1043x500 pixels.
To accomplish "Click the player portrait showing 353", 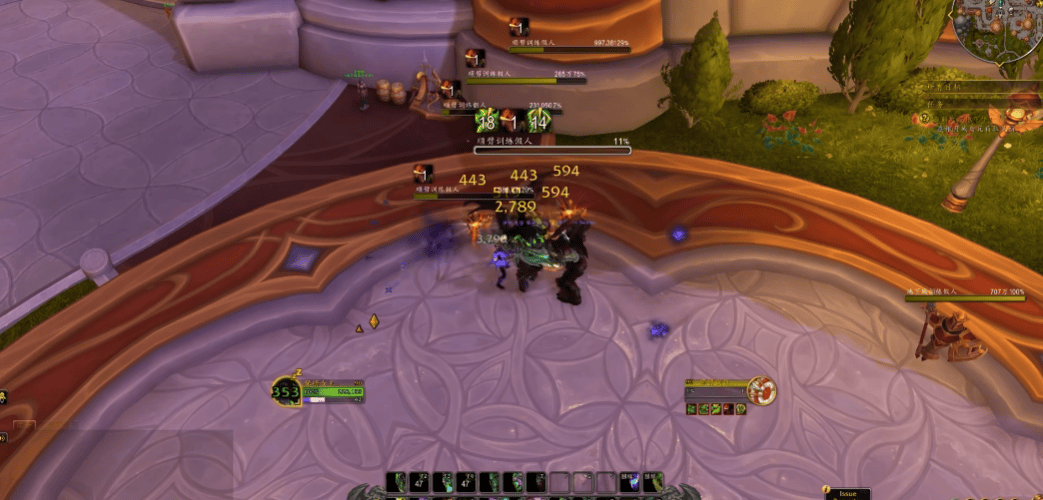I will [x=285, y=392].
